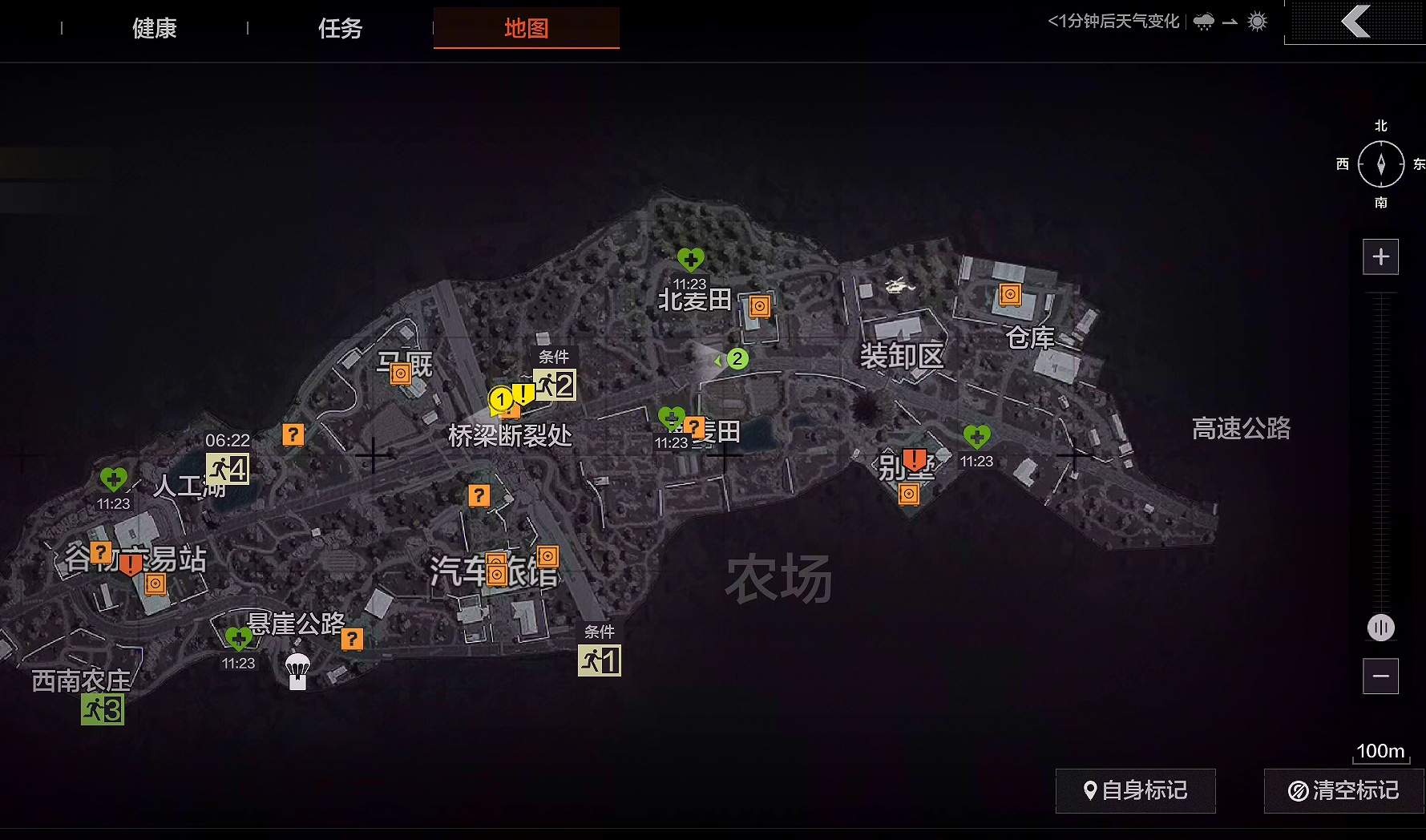
Task: Click the medical marker above 北麦田
Action: click(690, 260)
